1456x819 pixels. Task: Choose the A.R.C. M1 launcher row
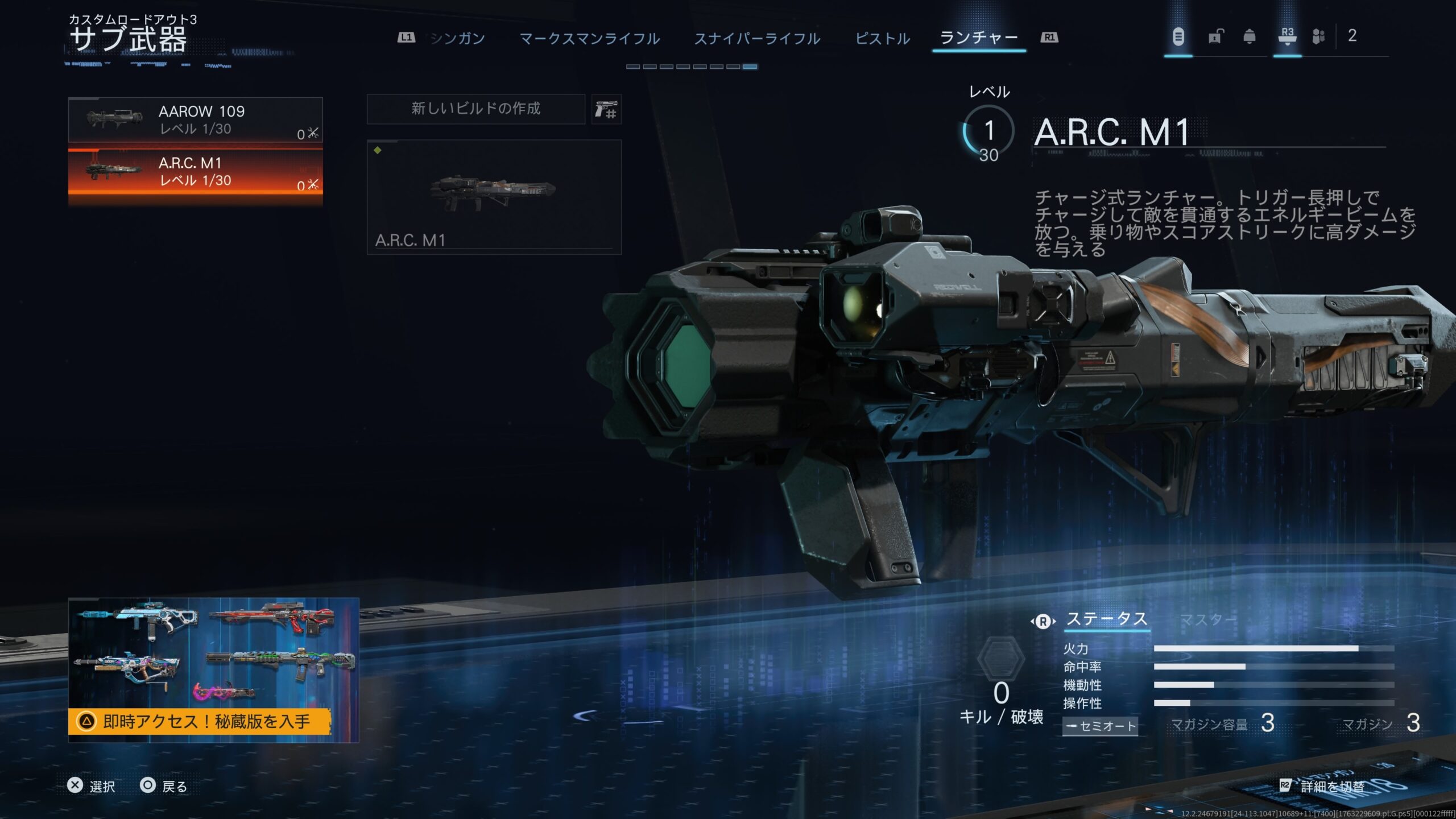coord(195,172)
